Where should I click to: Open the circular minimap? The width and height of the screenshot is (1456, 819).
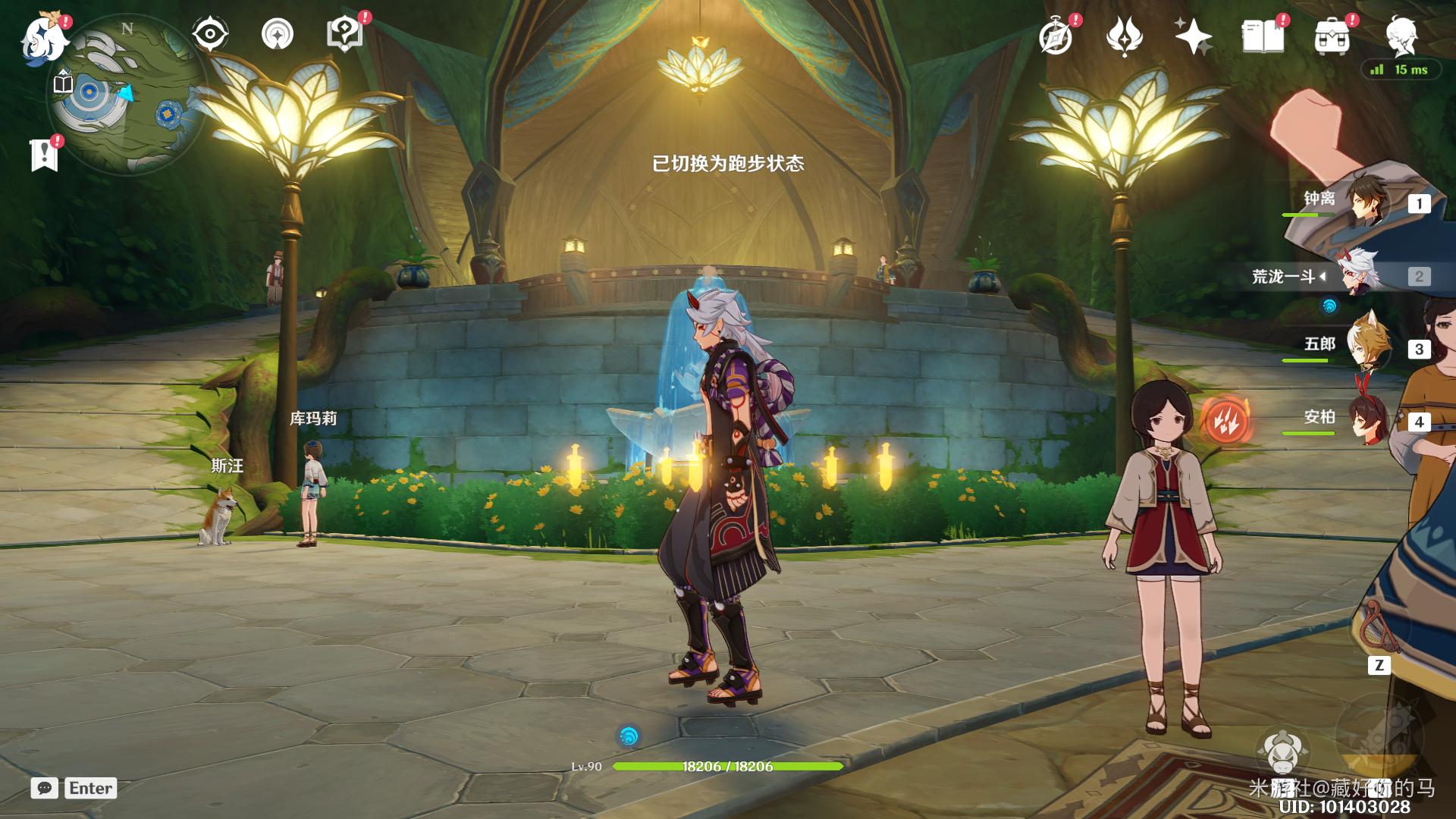[x=127, y=96]
